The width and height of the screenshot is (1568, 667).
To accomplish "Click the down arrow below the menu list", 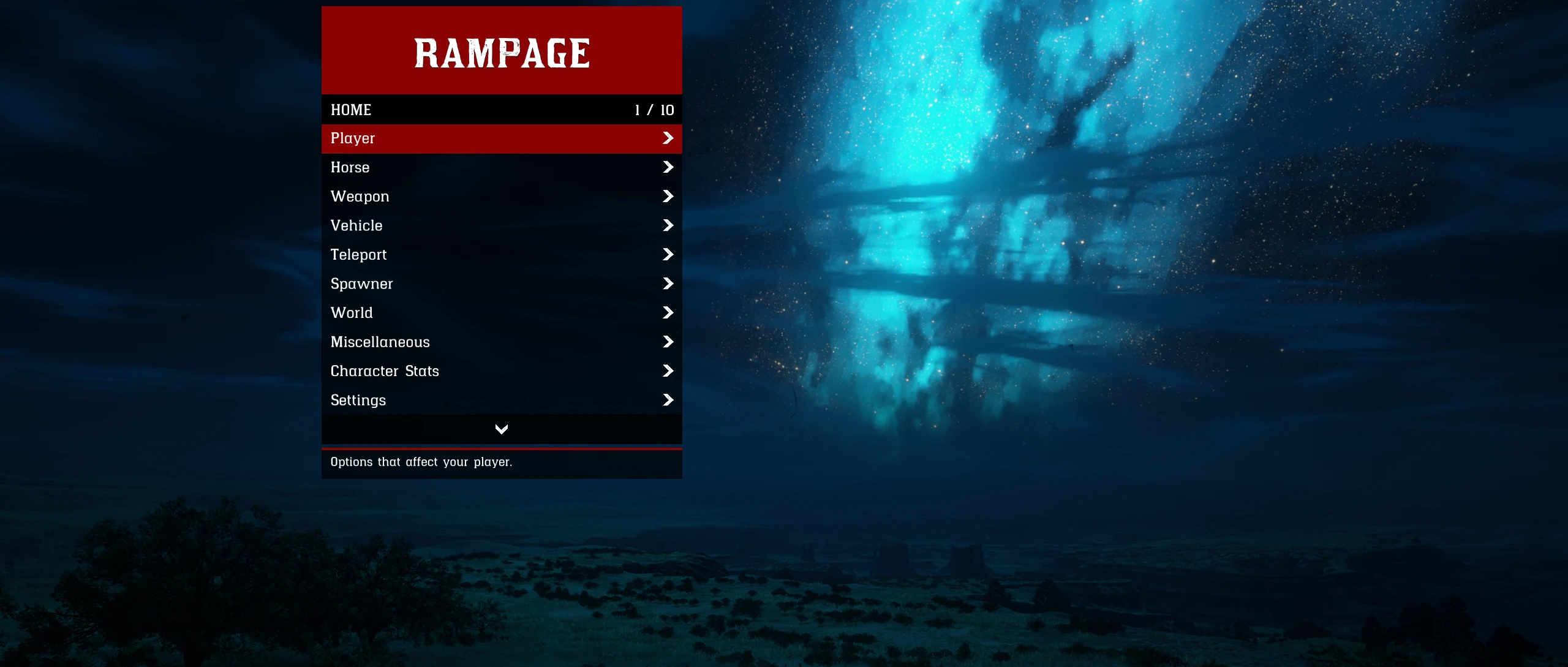I will click(x=501, y=429).
